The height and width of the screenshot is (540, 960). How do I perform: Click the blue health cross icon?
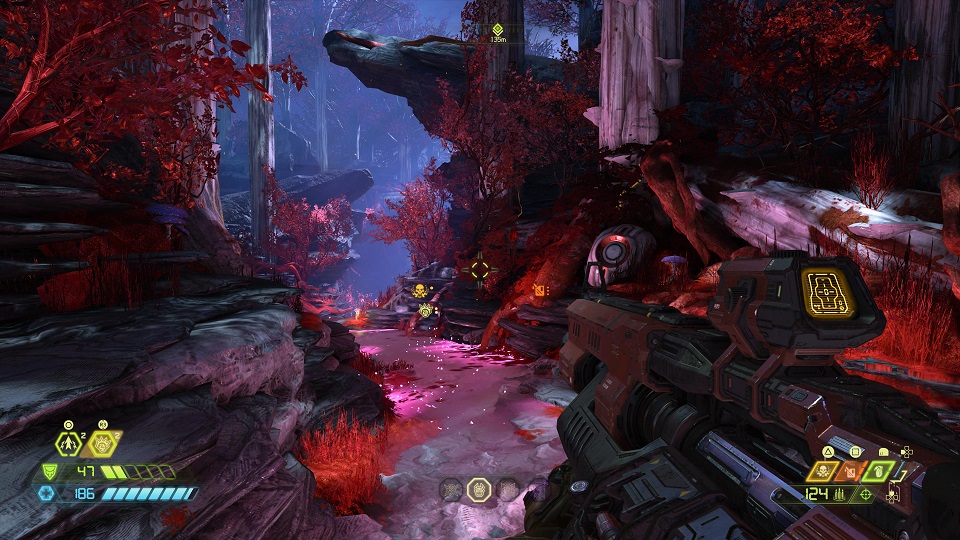[47, 493]
